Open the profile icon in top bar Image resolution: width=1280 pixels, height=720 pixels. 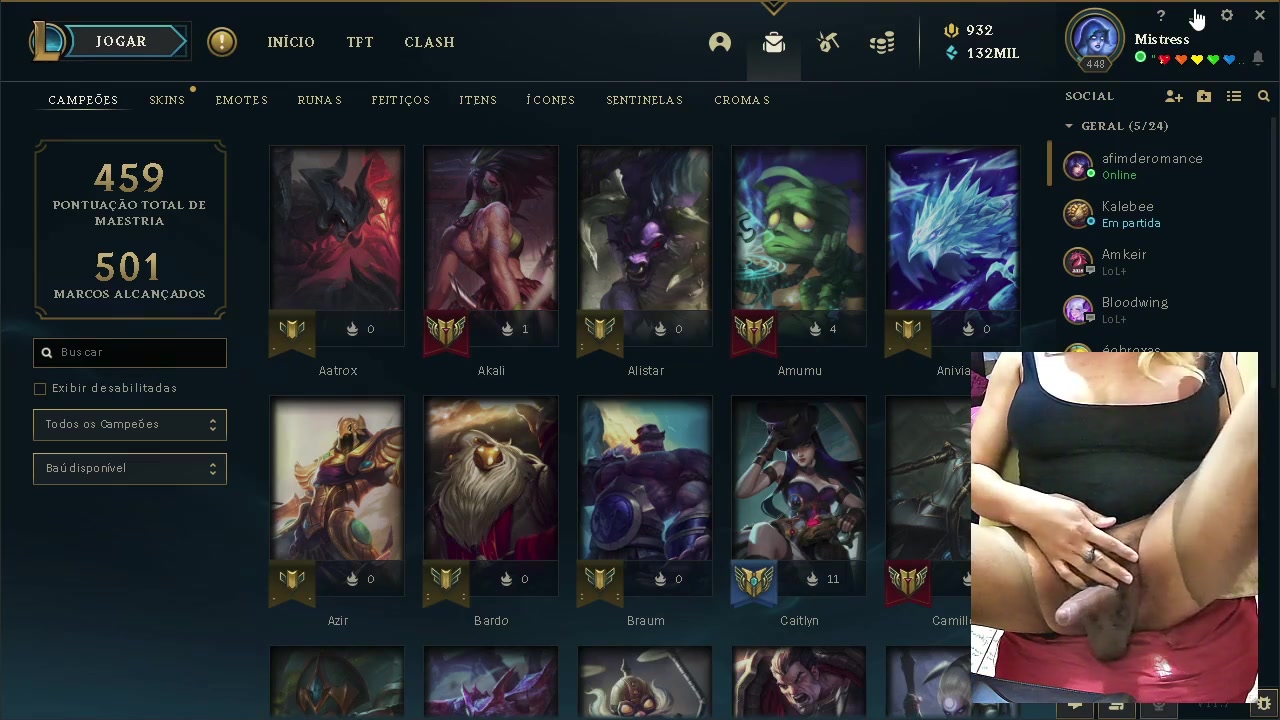tap(720, 42)
